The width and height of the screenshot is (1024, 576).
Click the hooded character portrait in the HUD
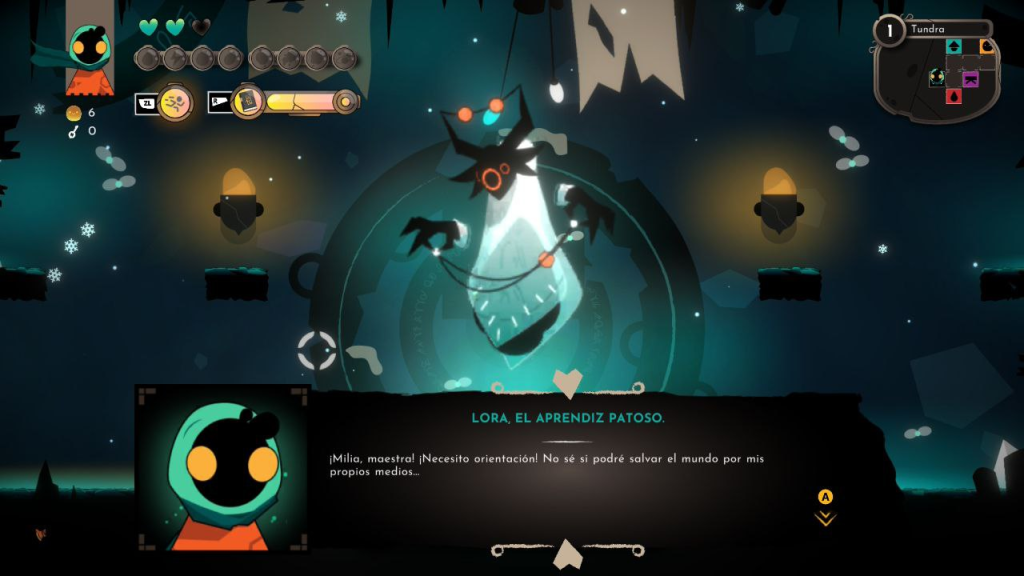[90, 58]
